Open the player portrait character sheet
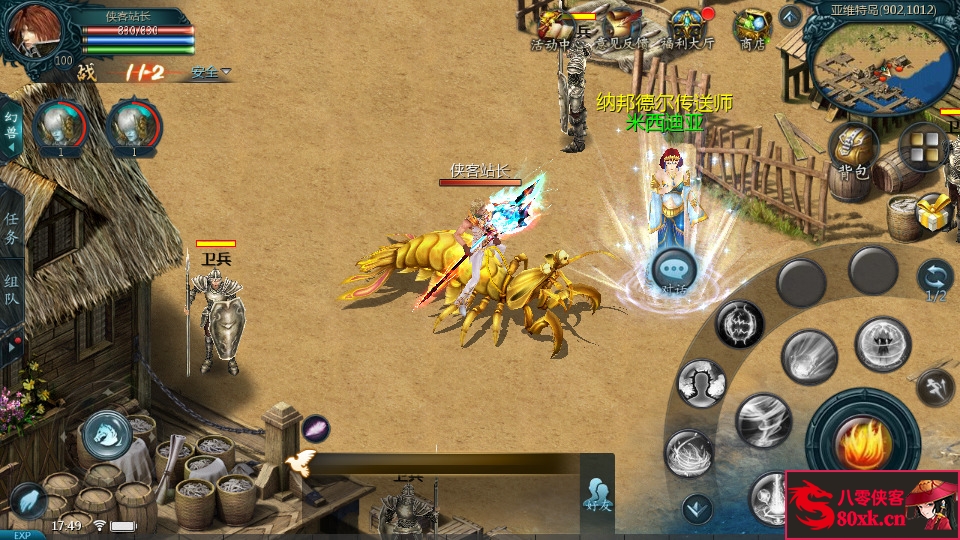 (33, 33)
